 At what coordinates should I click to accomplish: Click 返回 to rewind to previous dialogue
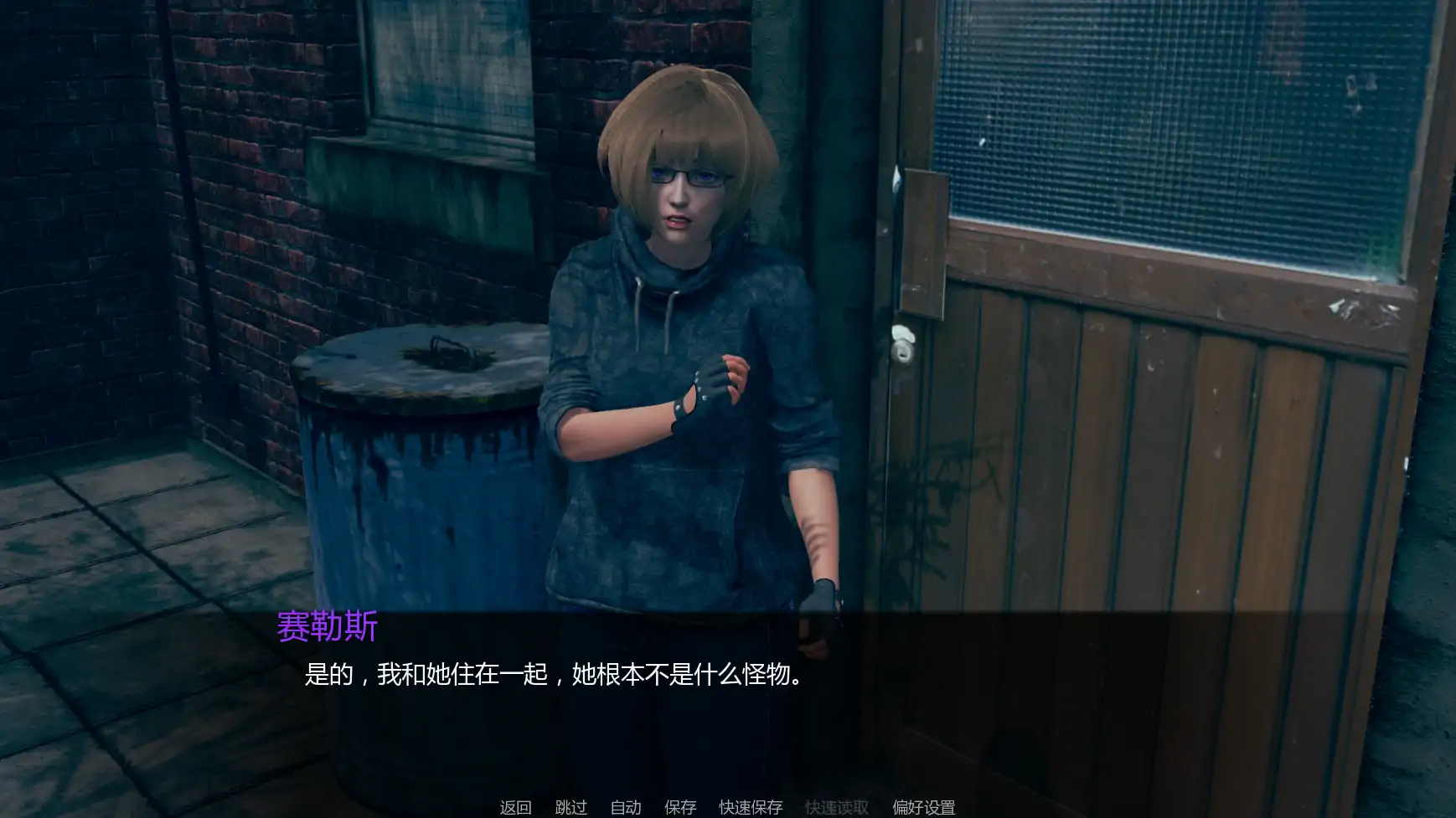[x=516, y=808]
